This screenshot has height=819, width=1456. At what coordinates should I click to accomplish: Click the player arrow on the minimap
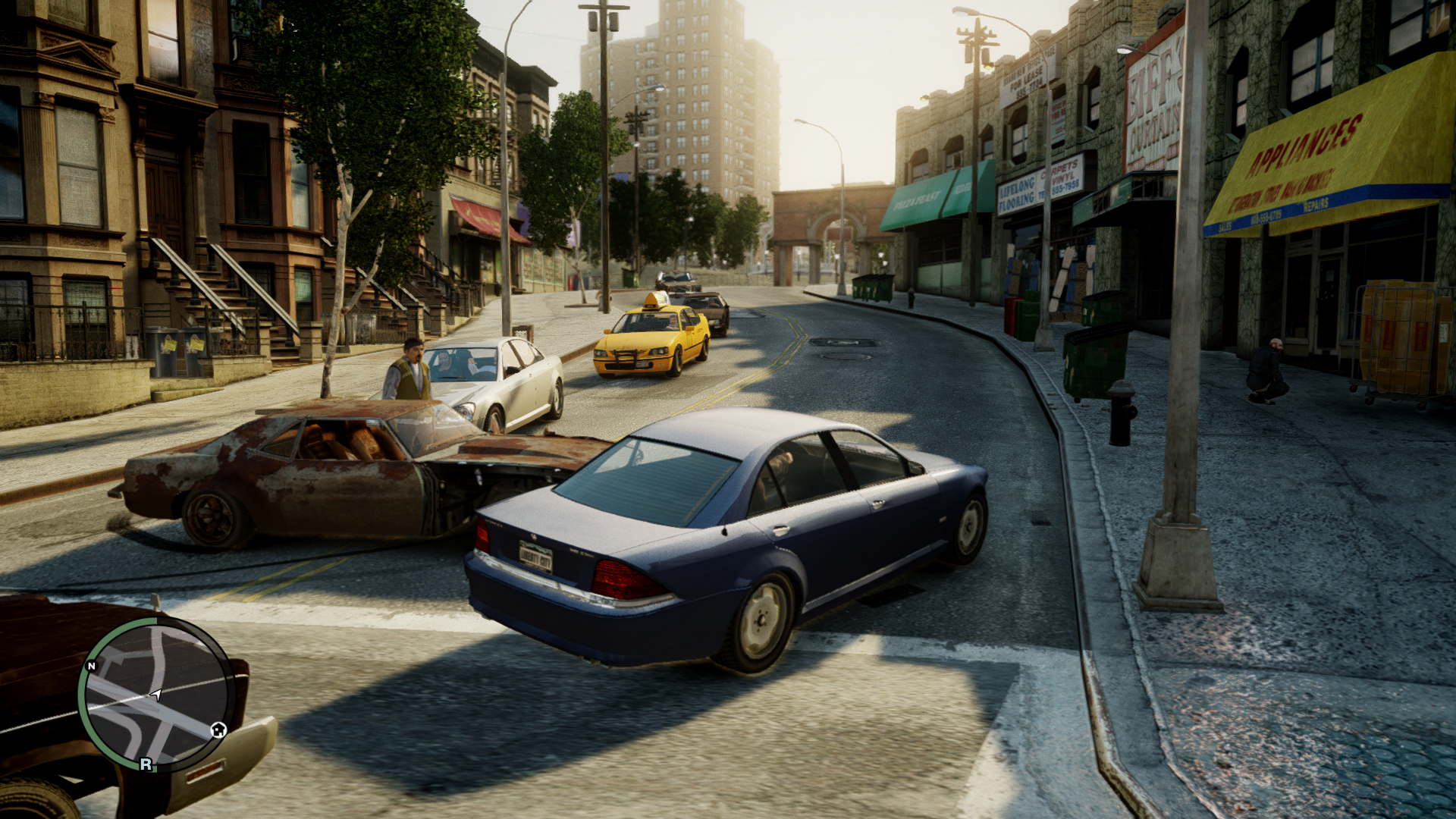(156, 694)
